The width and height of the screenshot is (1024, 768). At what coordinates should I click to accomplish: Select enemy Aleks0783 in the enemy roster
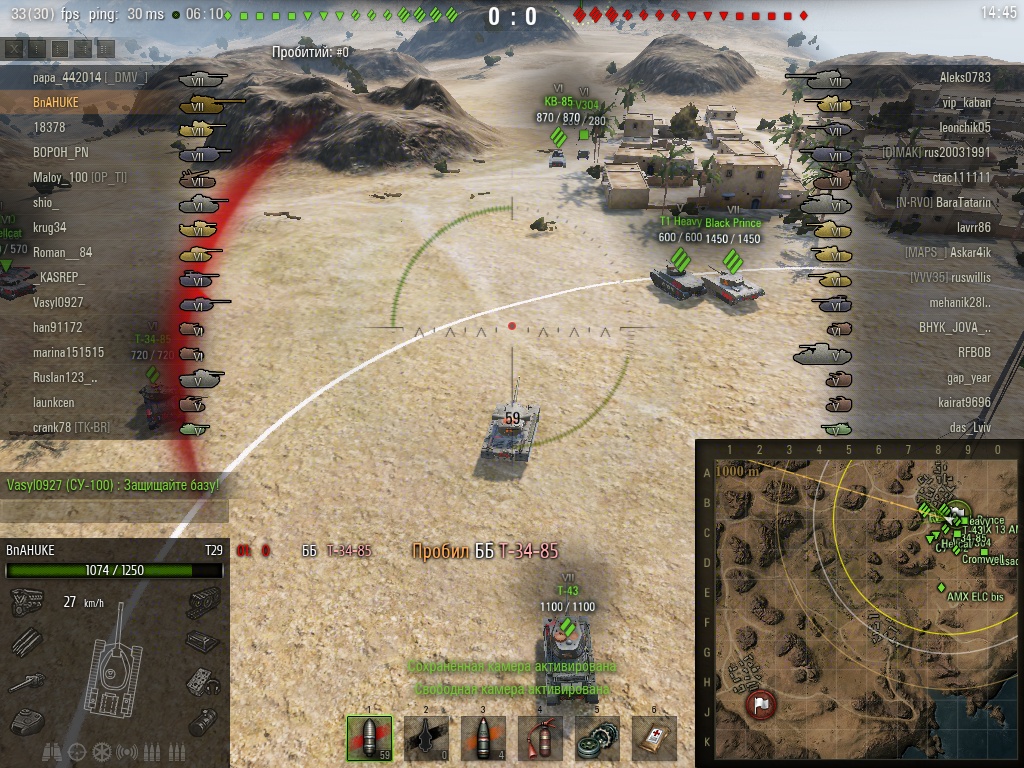click(965, 77)
